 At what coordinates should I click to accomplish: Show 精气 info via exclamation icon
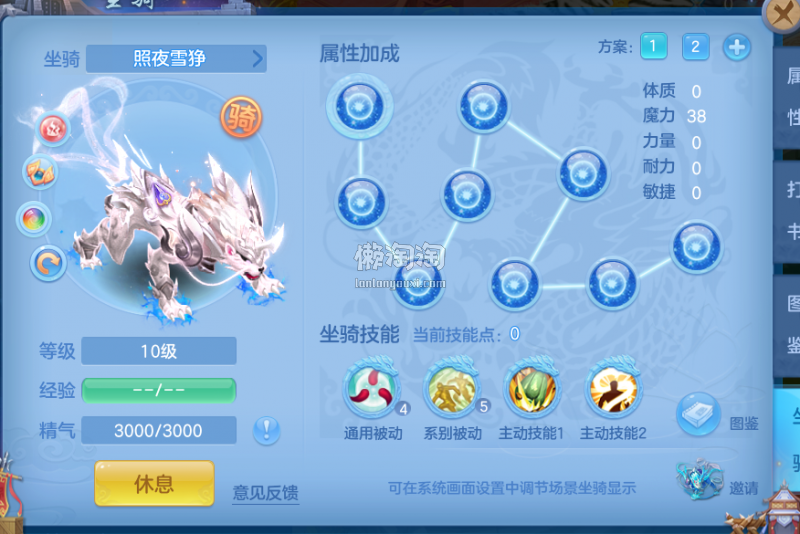click(266, 431)
